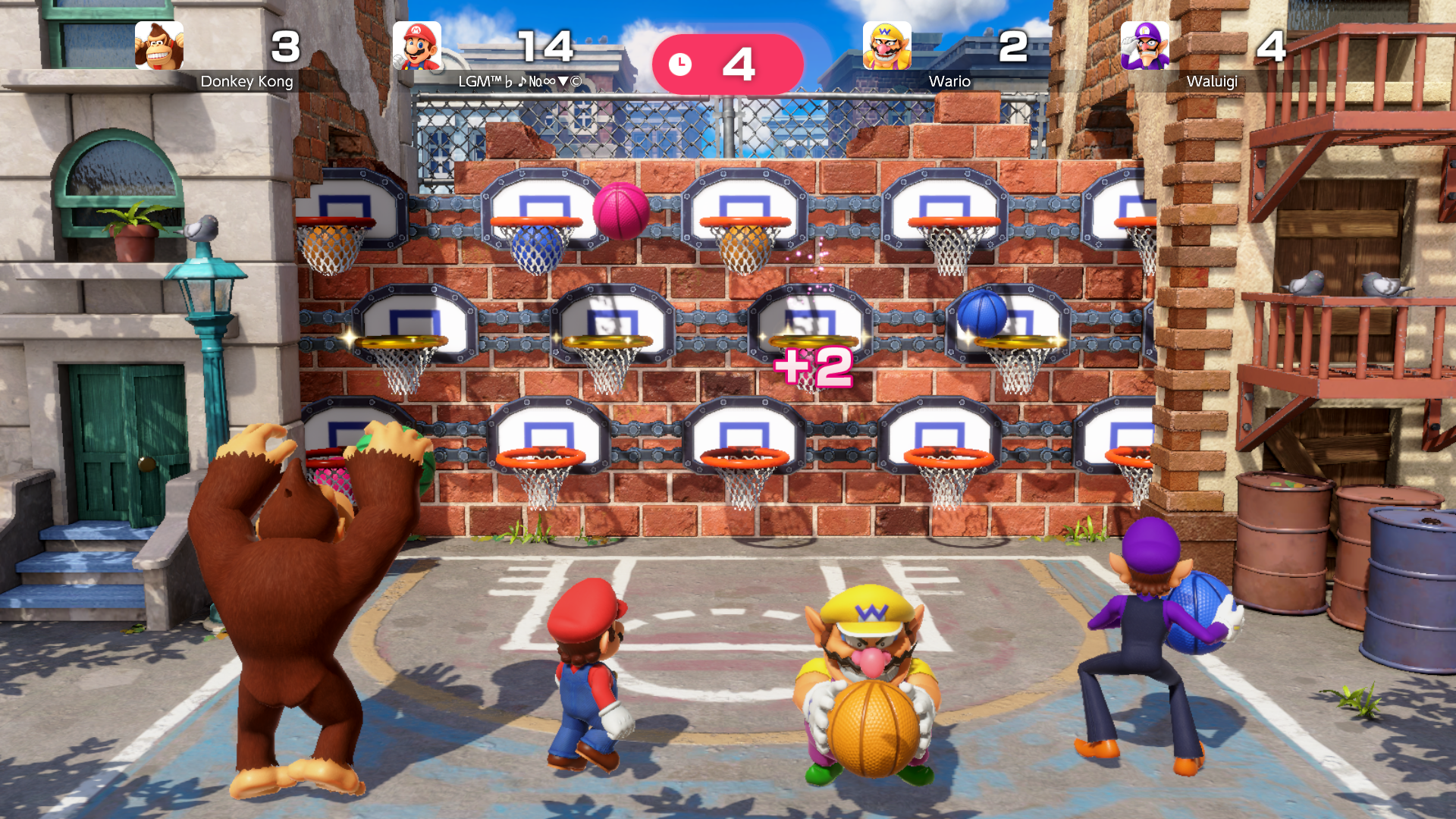Select the Donkey Kong name label
This screenshot has height=819, width=1456.
pyautogui.click(x=246, y=81)
